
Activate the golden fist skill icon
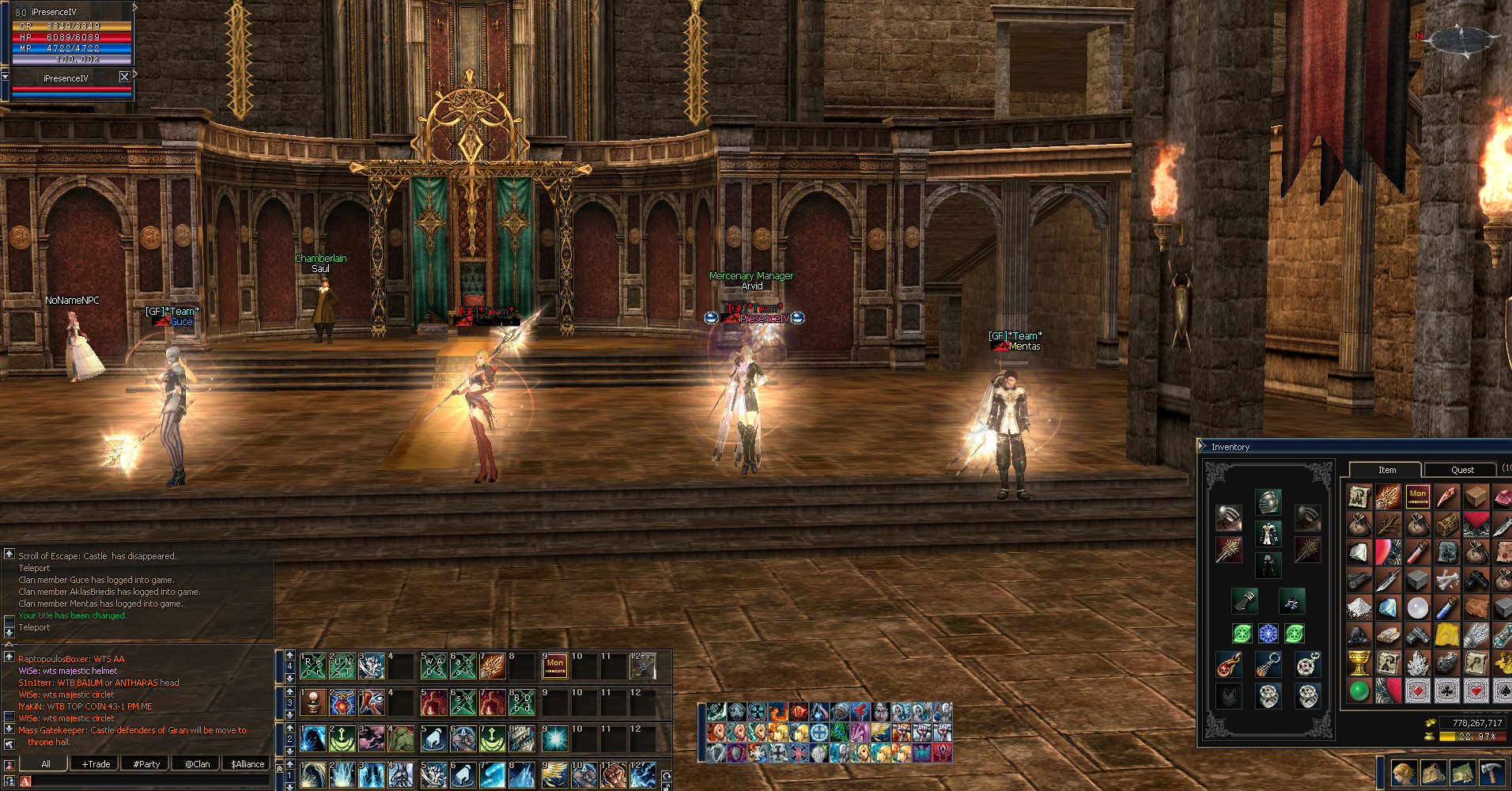point(613,775)
